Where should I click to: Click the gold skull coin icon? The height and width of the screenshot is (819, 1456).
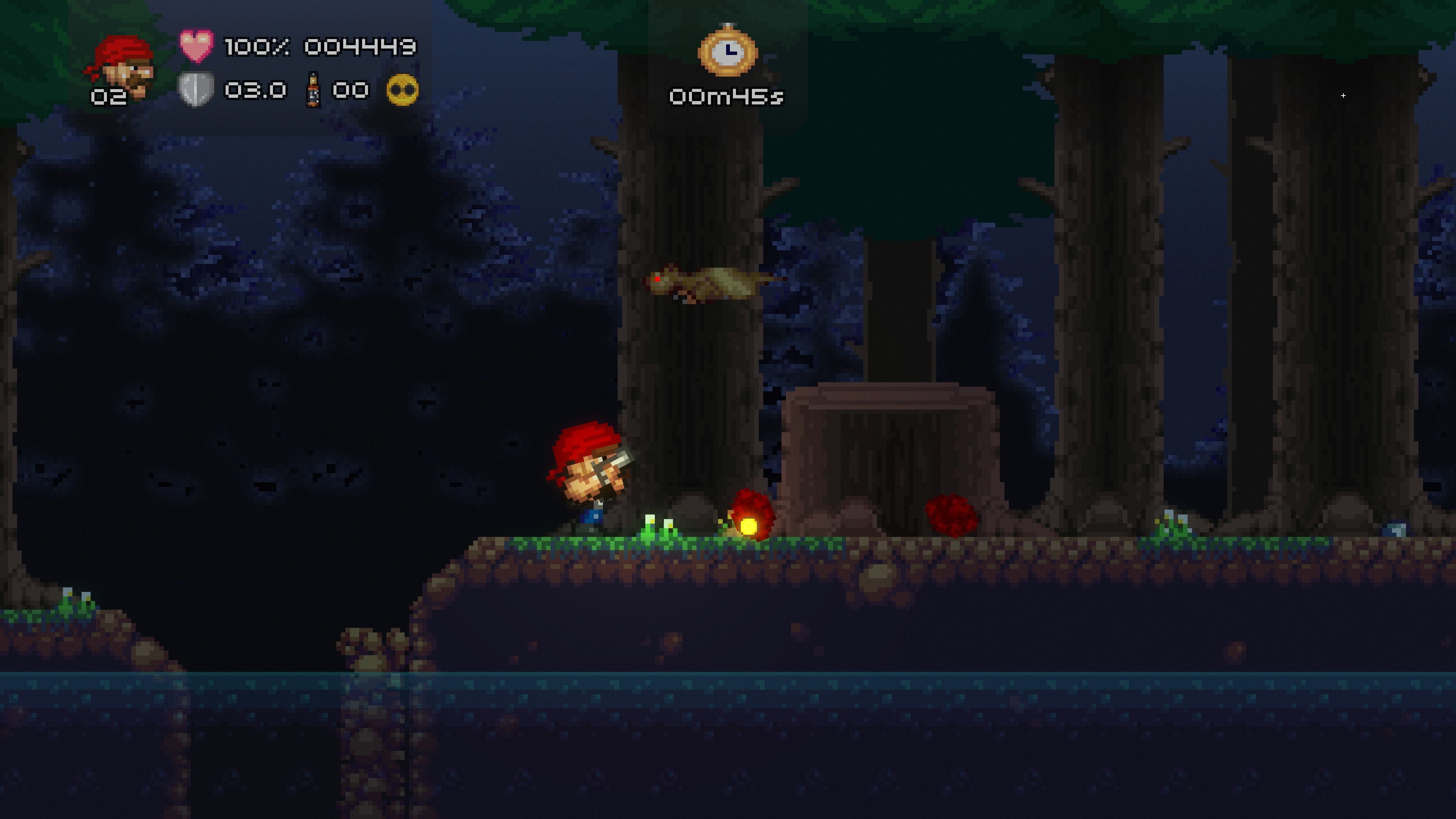click(x=402, y=91)
